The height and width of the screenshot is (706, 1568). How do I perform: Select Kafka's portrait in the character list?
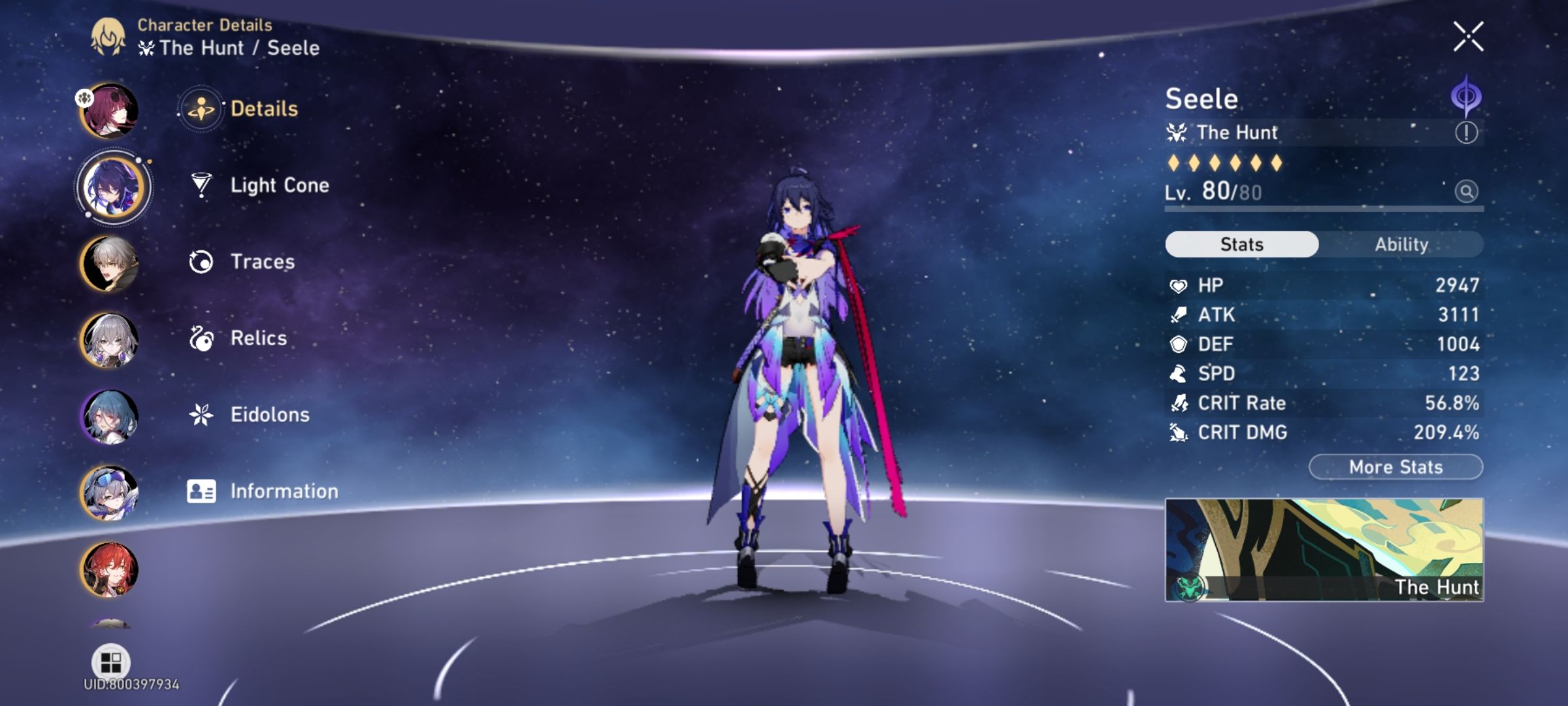[111, 110]
